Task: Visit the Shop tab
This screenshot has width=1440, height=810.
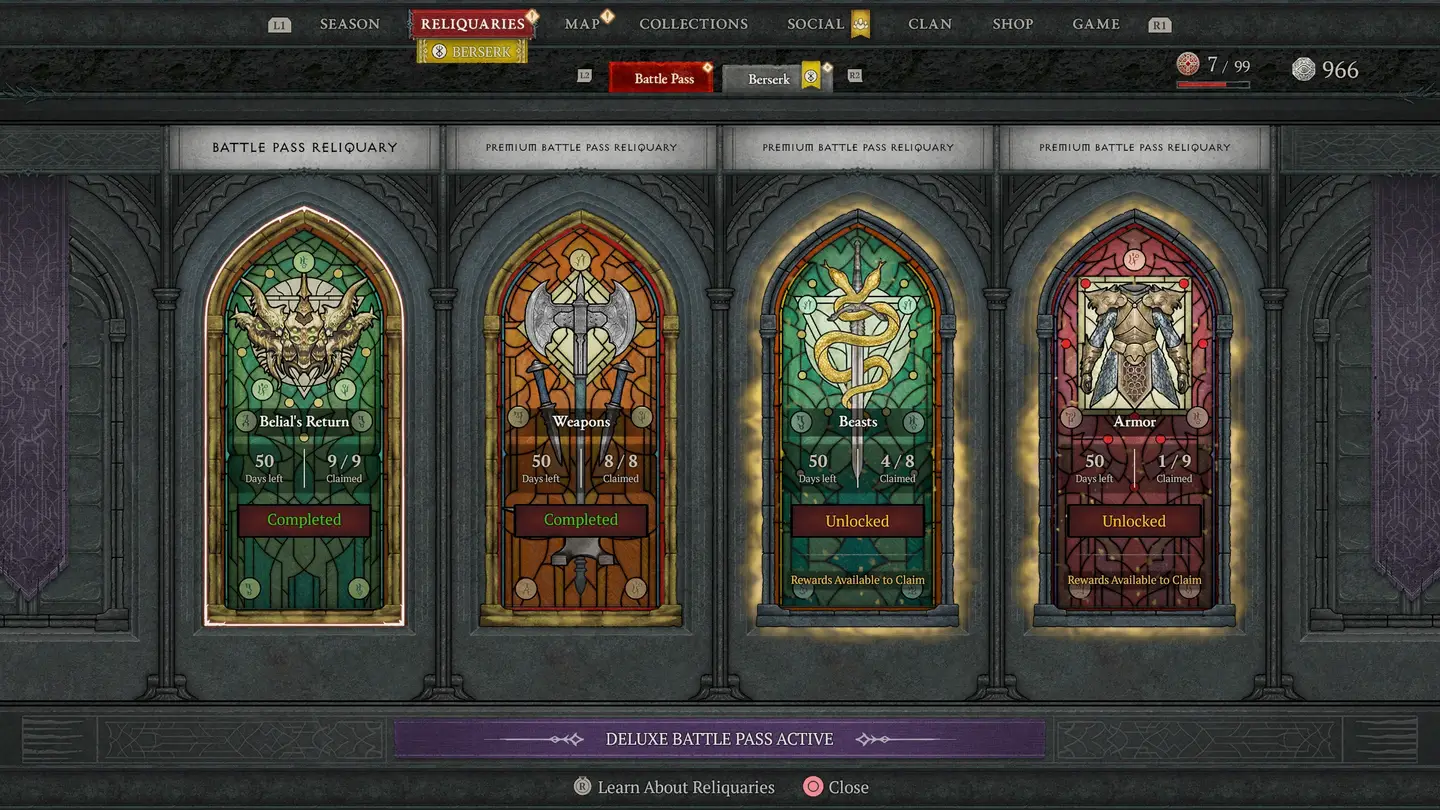Action: (1013, 24)
